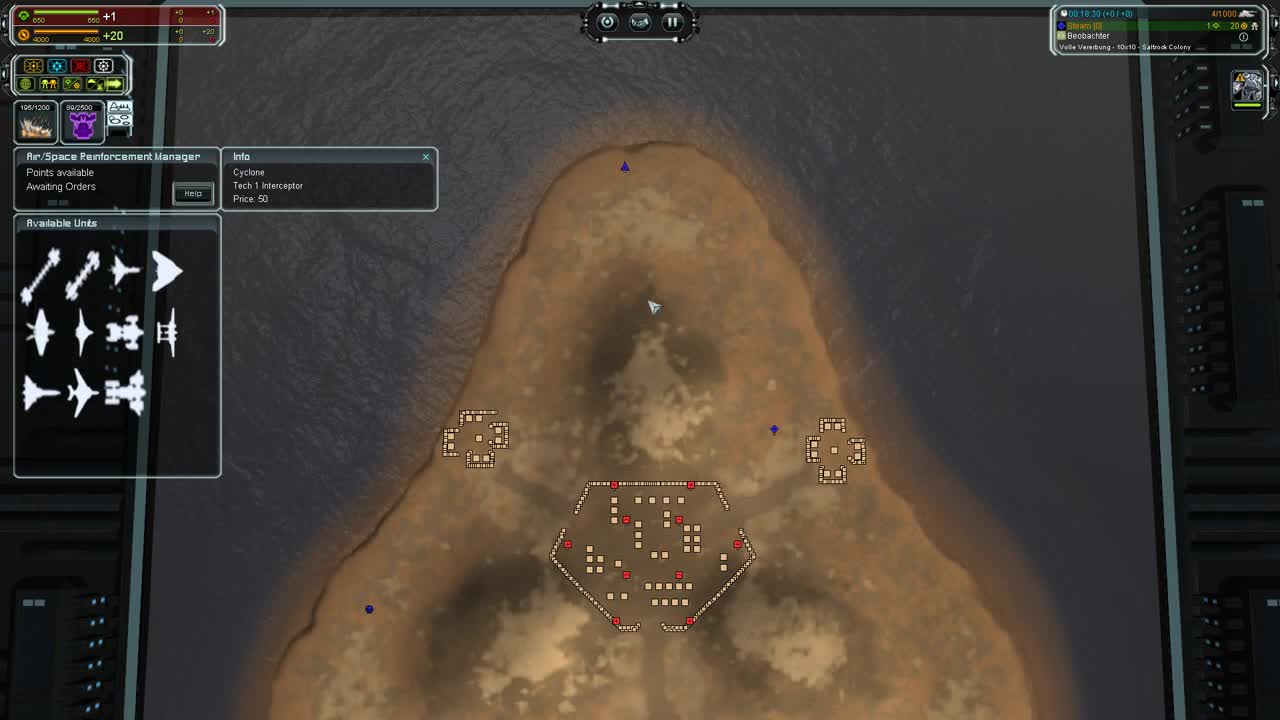Open the green globe overlay selector
Image resolution: width=1280 pixels, height=720 pixels.
click(24, 84)
